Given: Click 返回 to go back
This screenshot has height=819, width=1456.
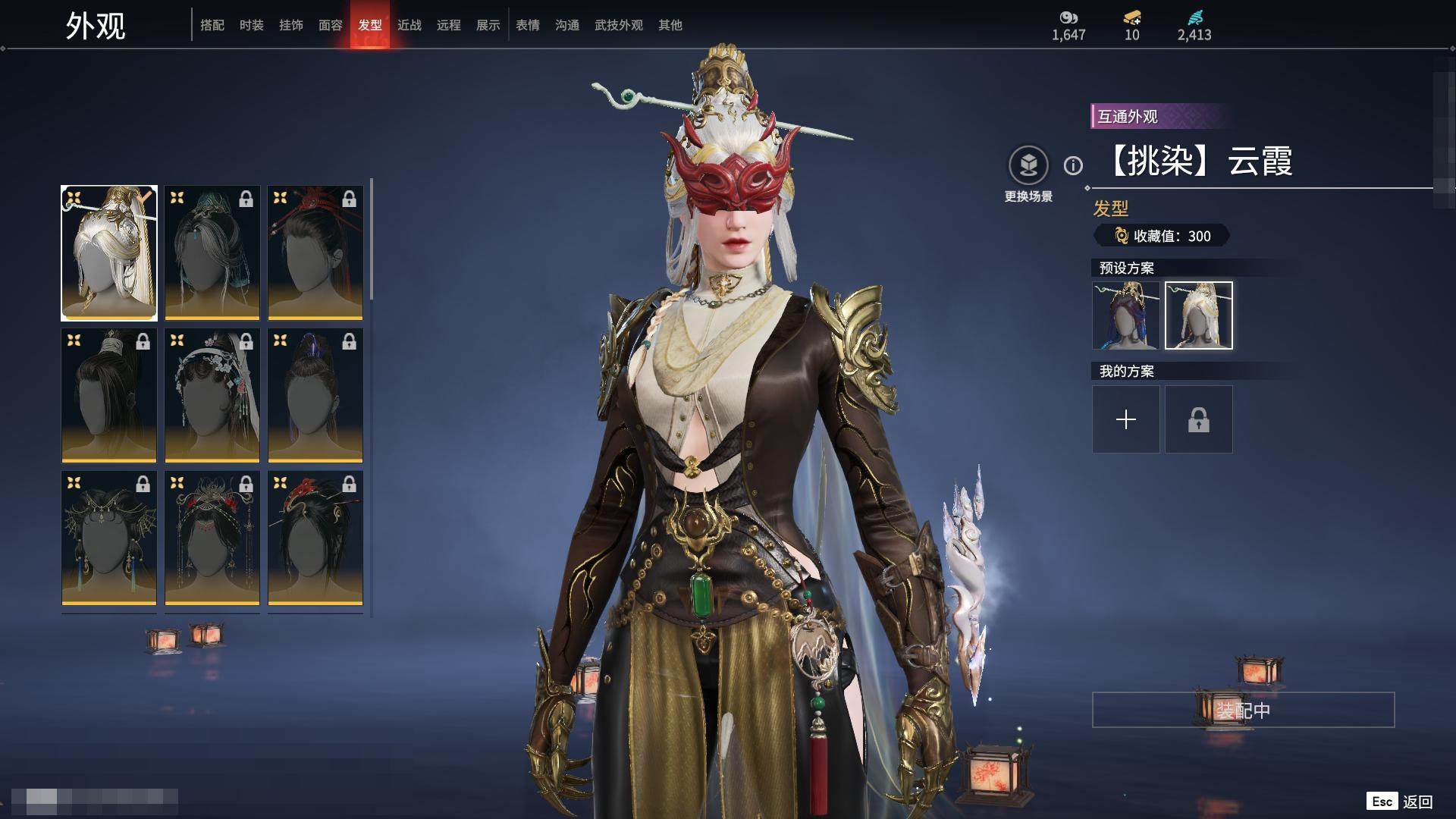Looking at the screenshot, I should 1417,802.
